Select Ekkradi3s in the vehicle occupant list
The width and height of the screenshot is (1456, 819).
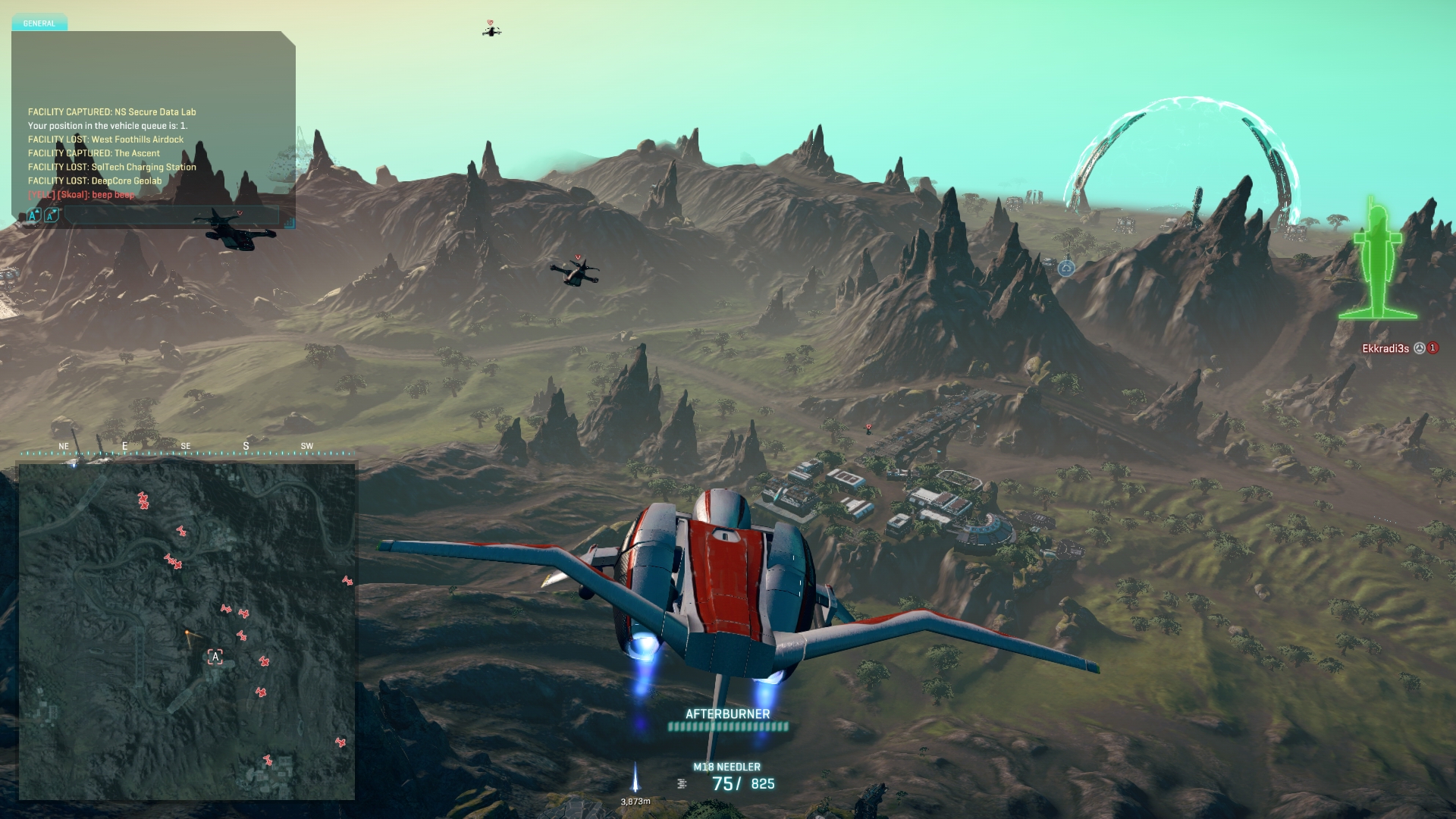coord(1385,349)
